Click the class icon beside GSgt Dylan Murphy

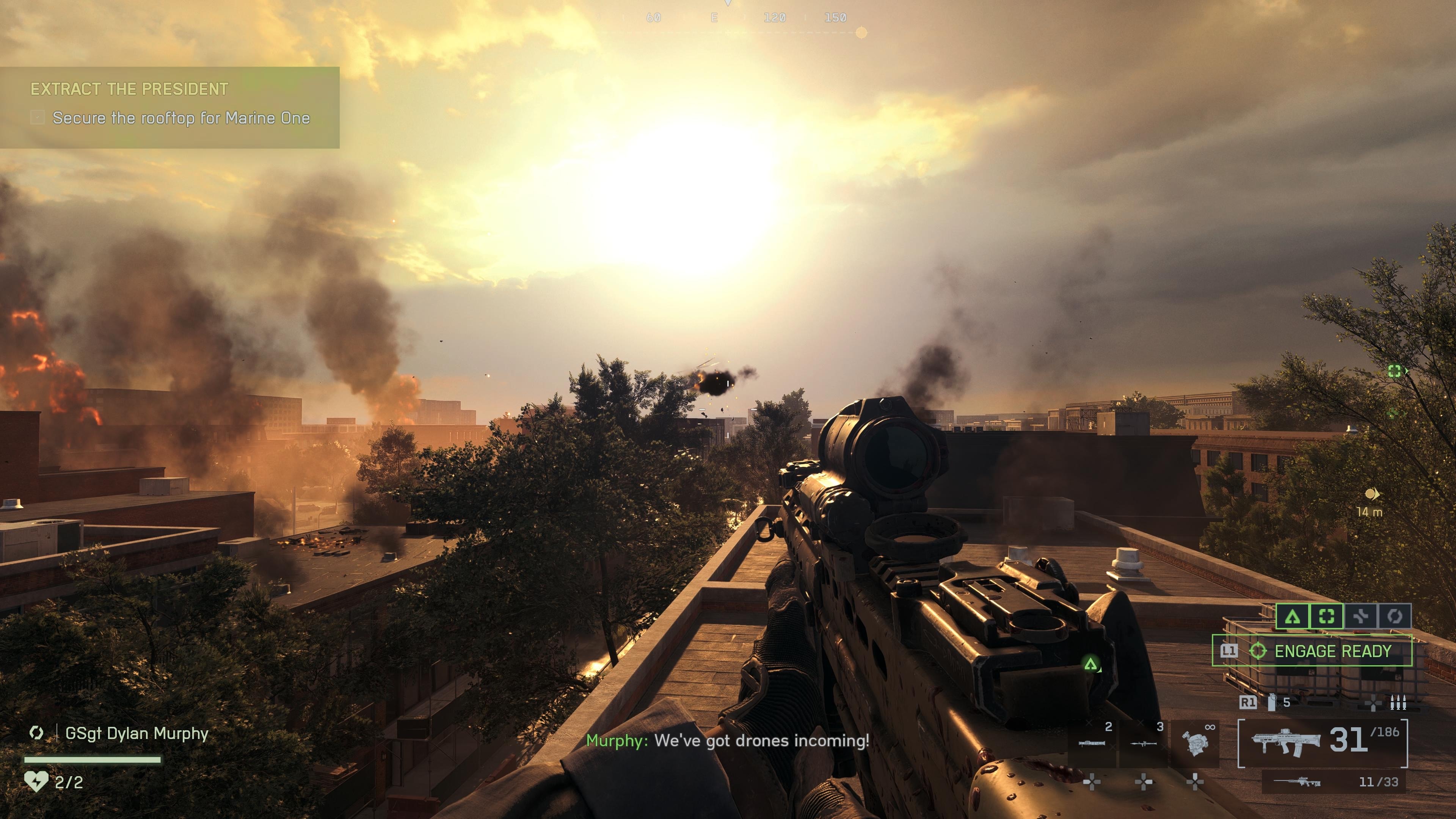point(37,733)
